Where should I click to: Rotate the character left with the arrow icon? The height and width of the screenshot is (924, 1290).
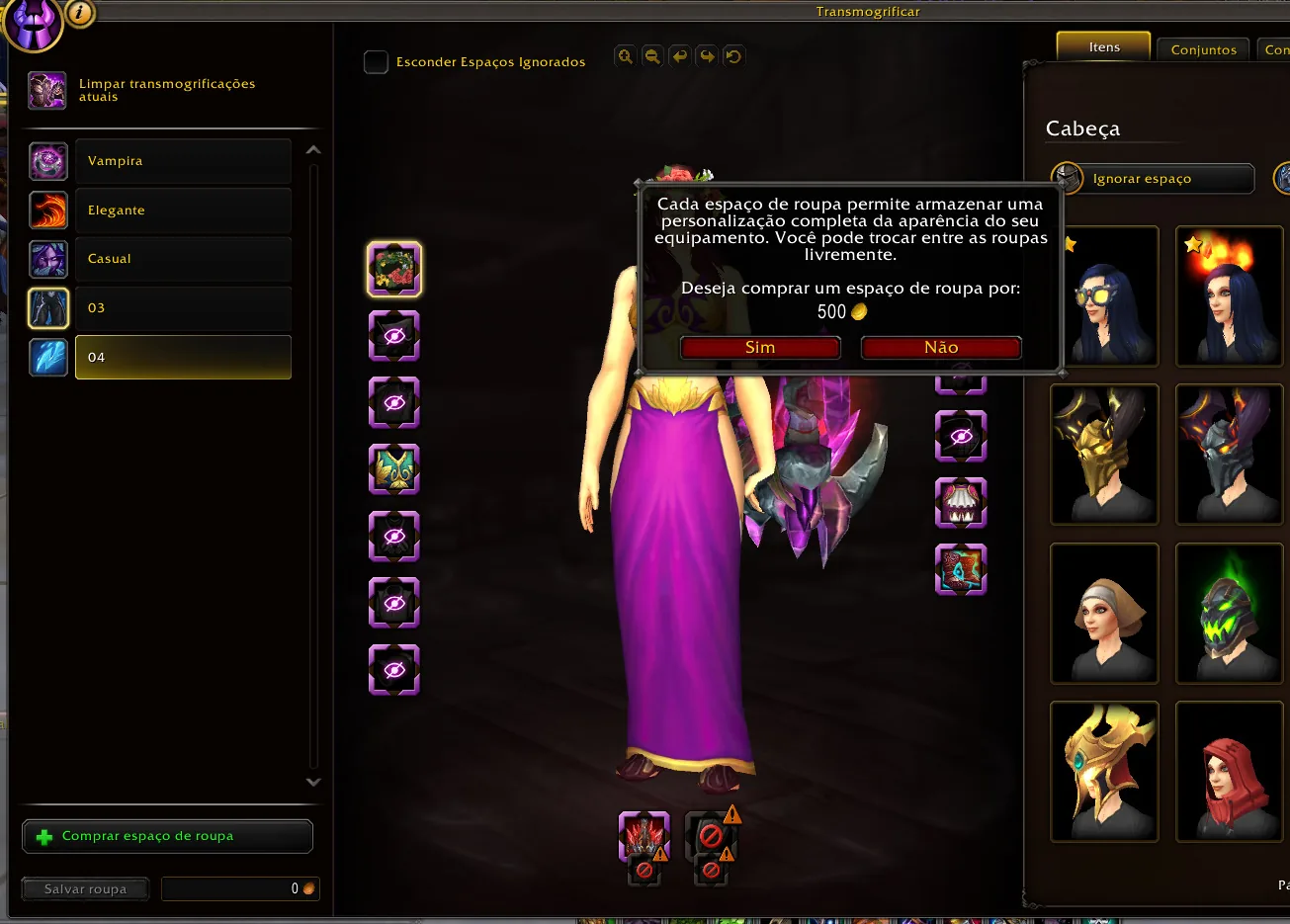[680, 56]
